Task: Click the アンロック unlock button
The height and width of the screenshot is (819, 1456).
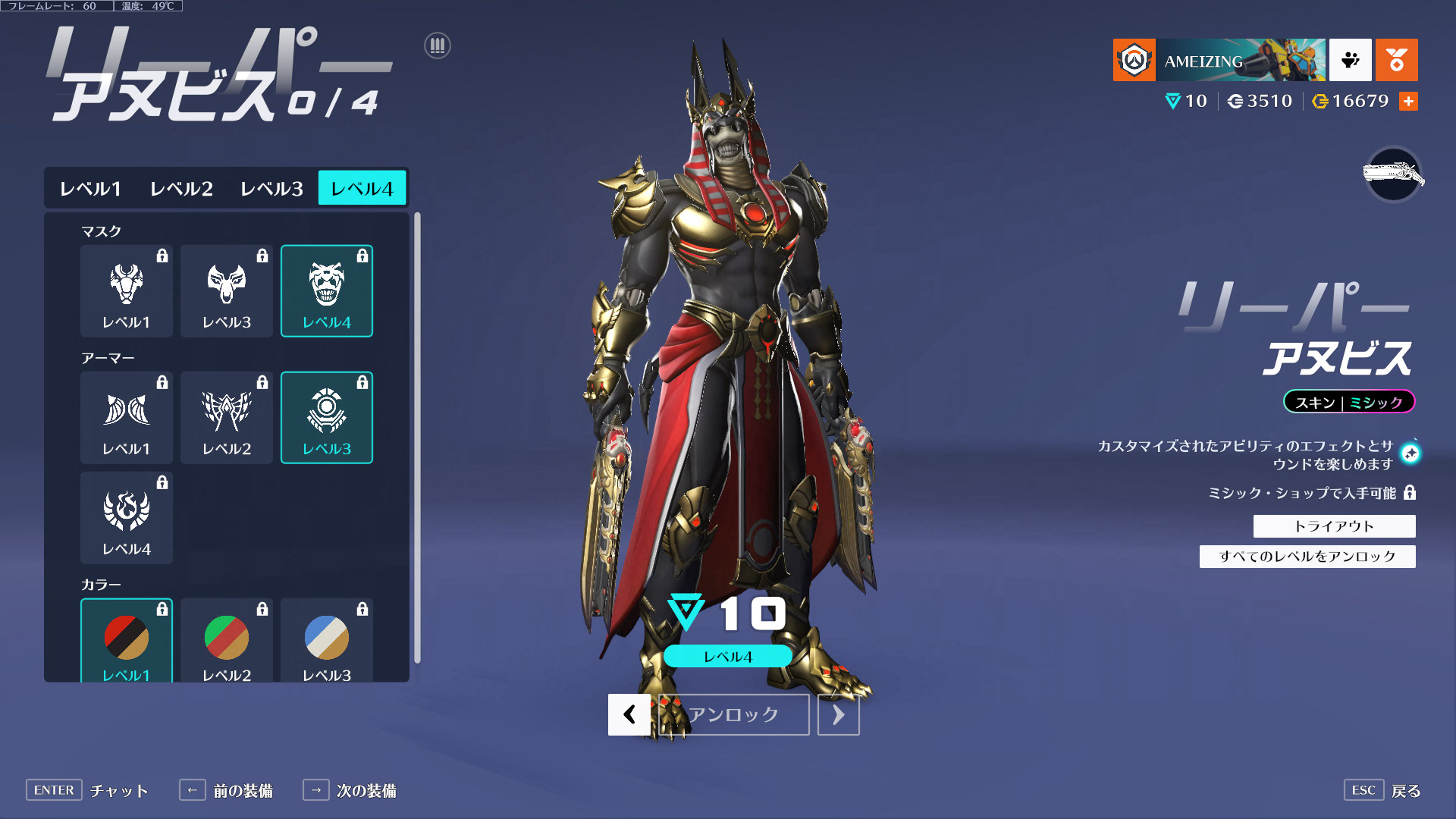Action: [733, 714]
